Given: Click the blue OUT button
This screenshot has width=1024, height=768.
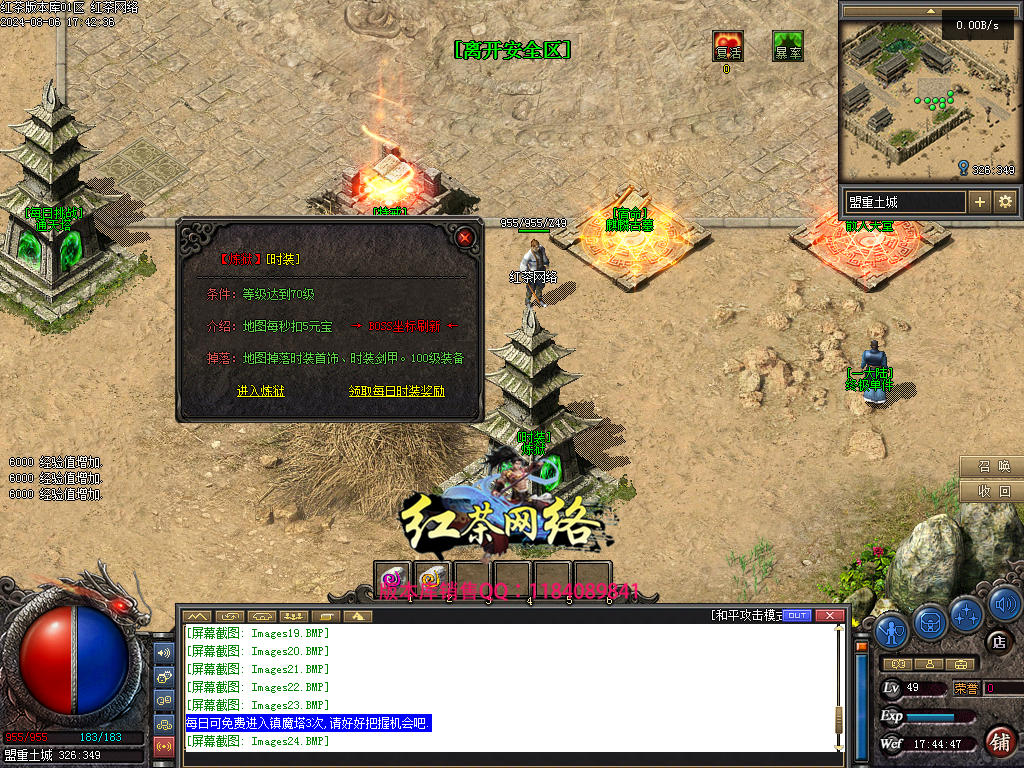Looking at the screenshot, I should [x=797, y=615].
